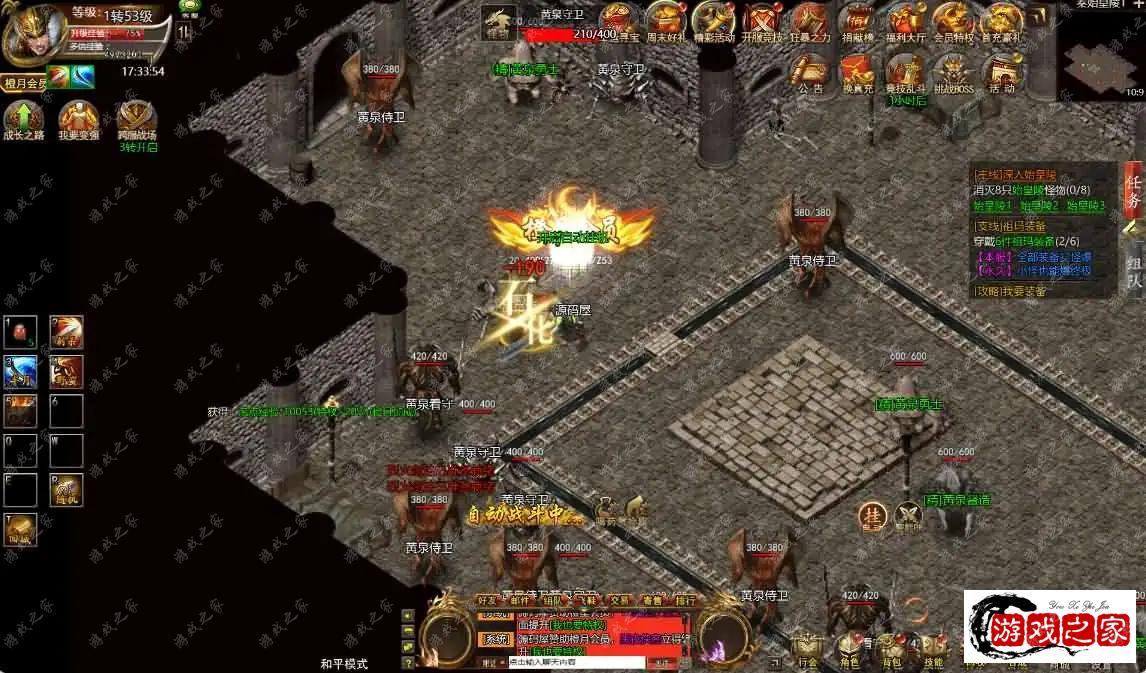Image resolution: width=1146 pixels, height=673 pixels.
Task: Open the 角色 character panel
Action: tap(850, 650)
